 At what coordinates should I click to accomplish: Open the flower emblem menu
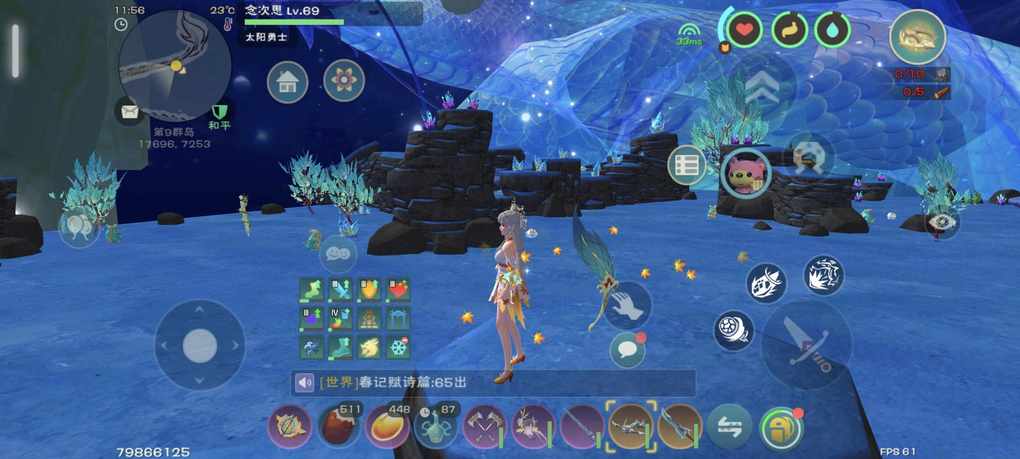[344, 81]
